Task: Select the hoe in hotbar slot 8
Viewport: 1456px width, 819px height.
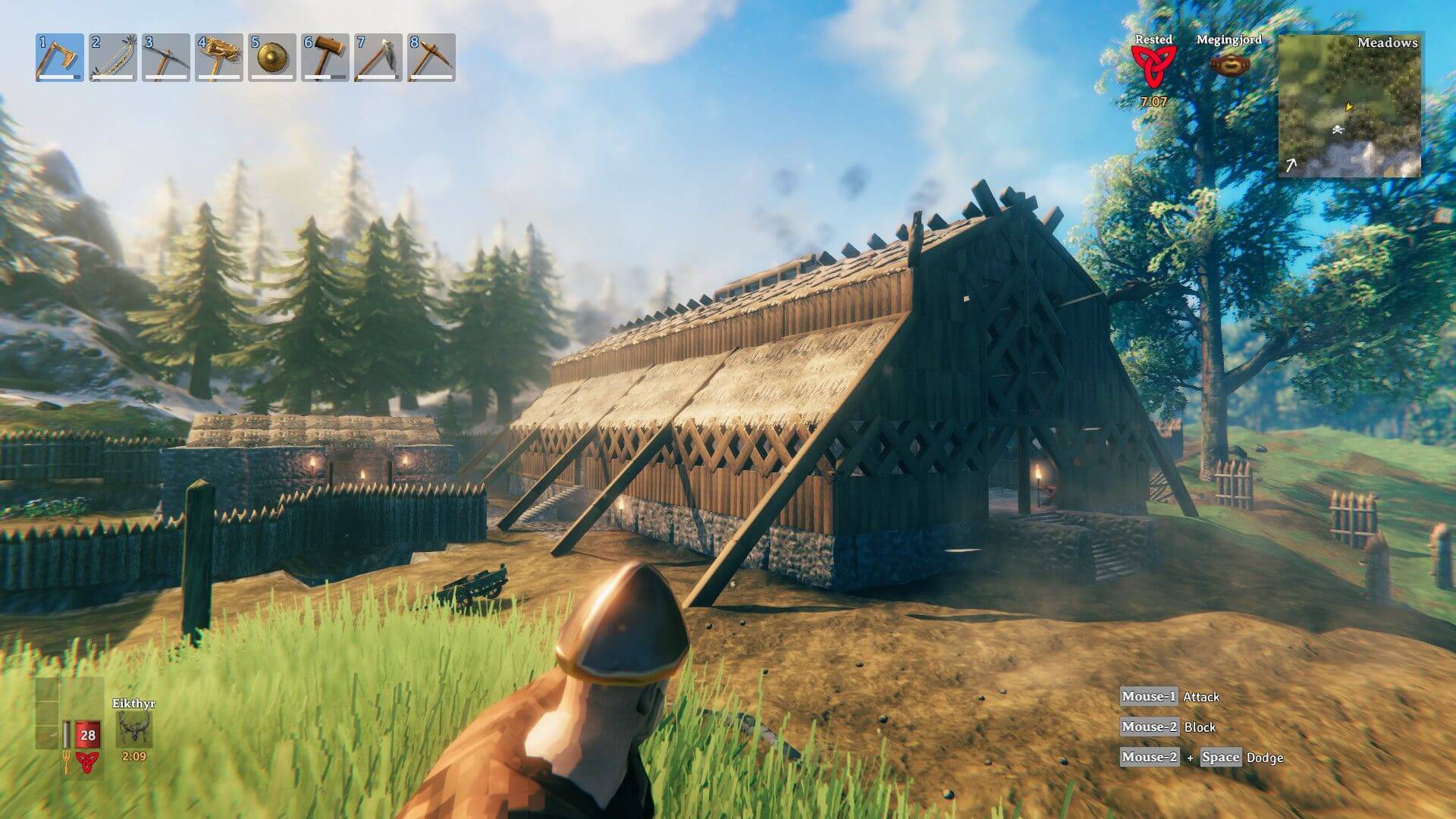Action: click(431, 58)
